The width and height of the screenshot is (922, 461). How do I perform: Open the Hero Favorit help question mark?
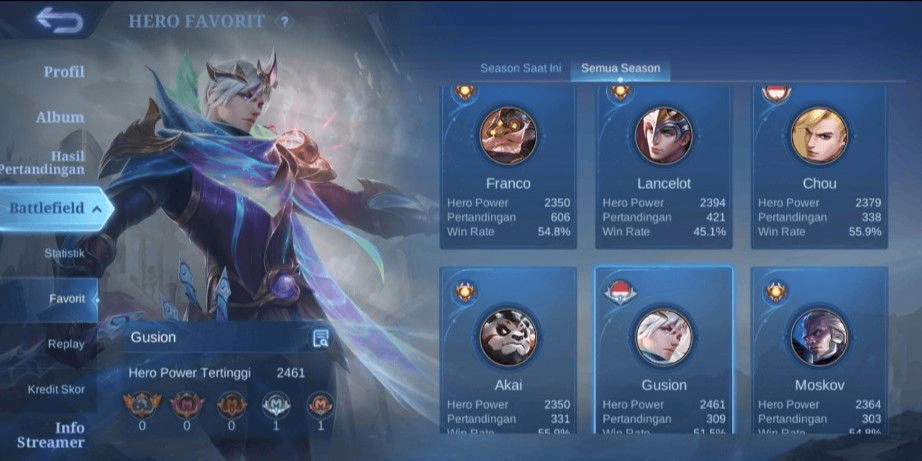coord(284,22)
